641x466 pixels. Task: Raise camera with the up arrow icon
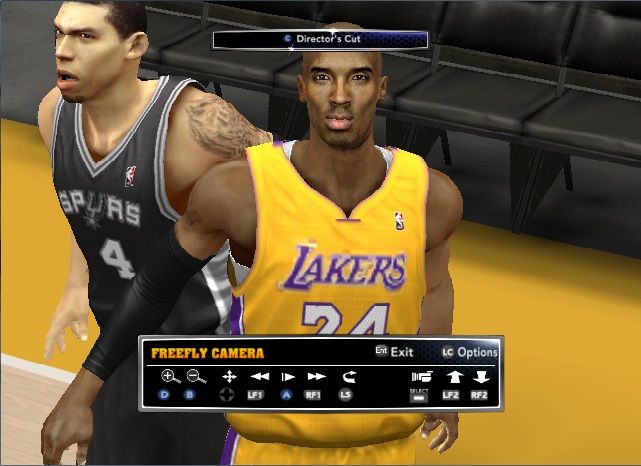tap(452, 377)
